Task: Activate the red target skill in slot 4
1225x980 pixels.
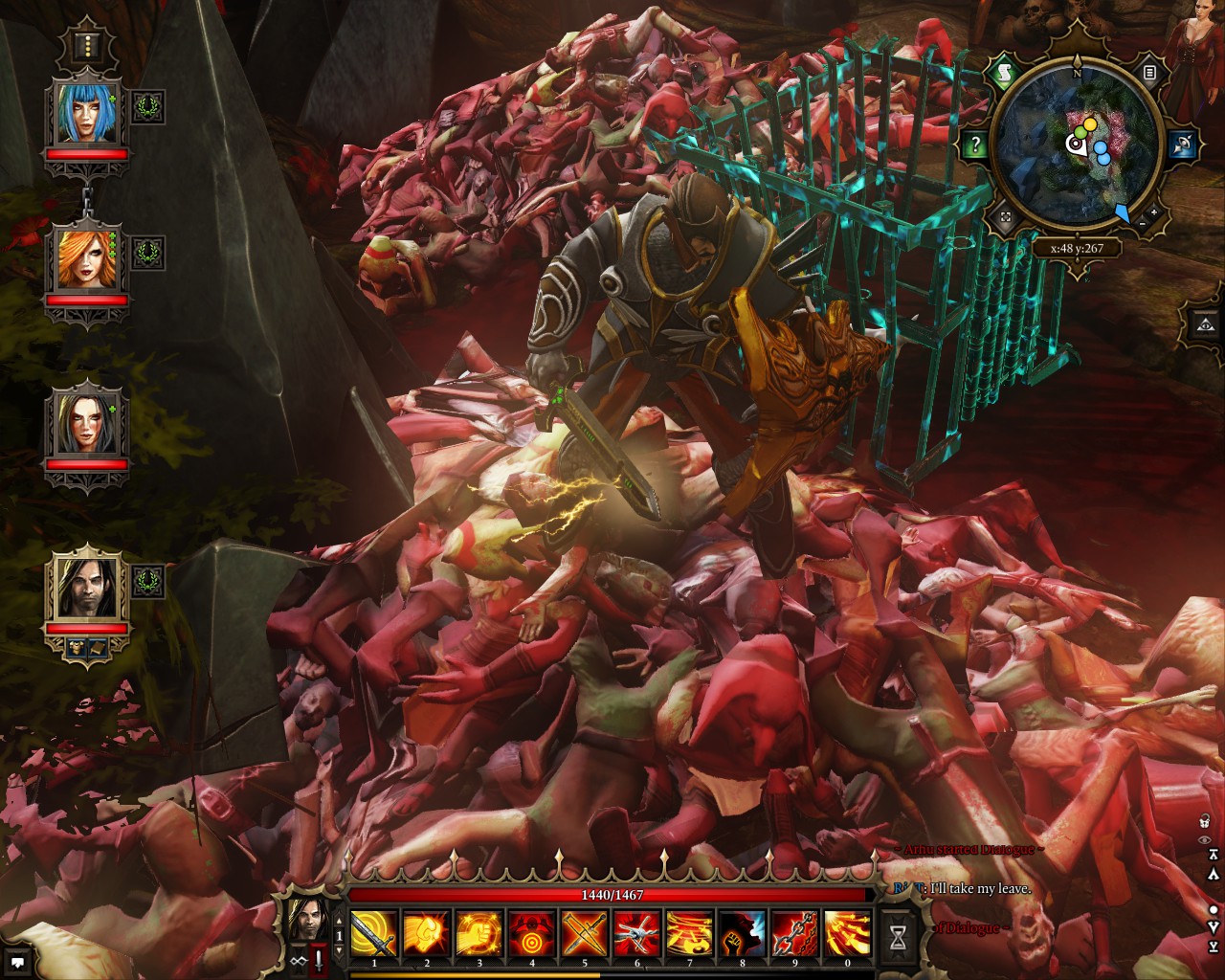Action: point(532,933)
